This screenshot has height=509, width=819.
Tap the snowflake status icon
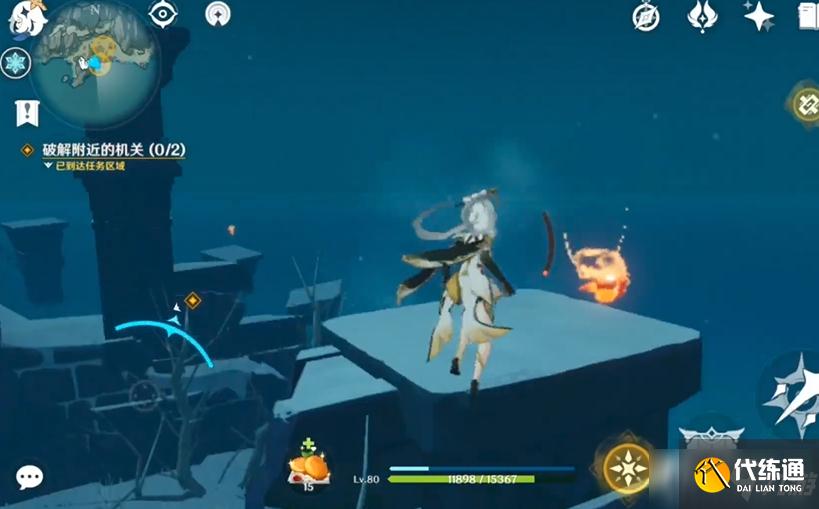click(16, 63)
